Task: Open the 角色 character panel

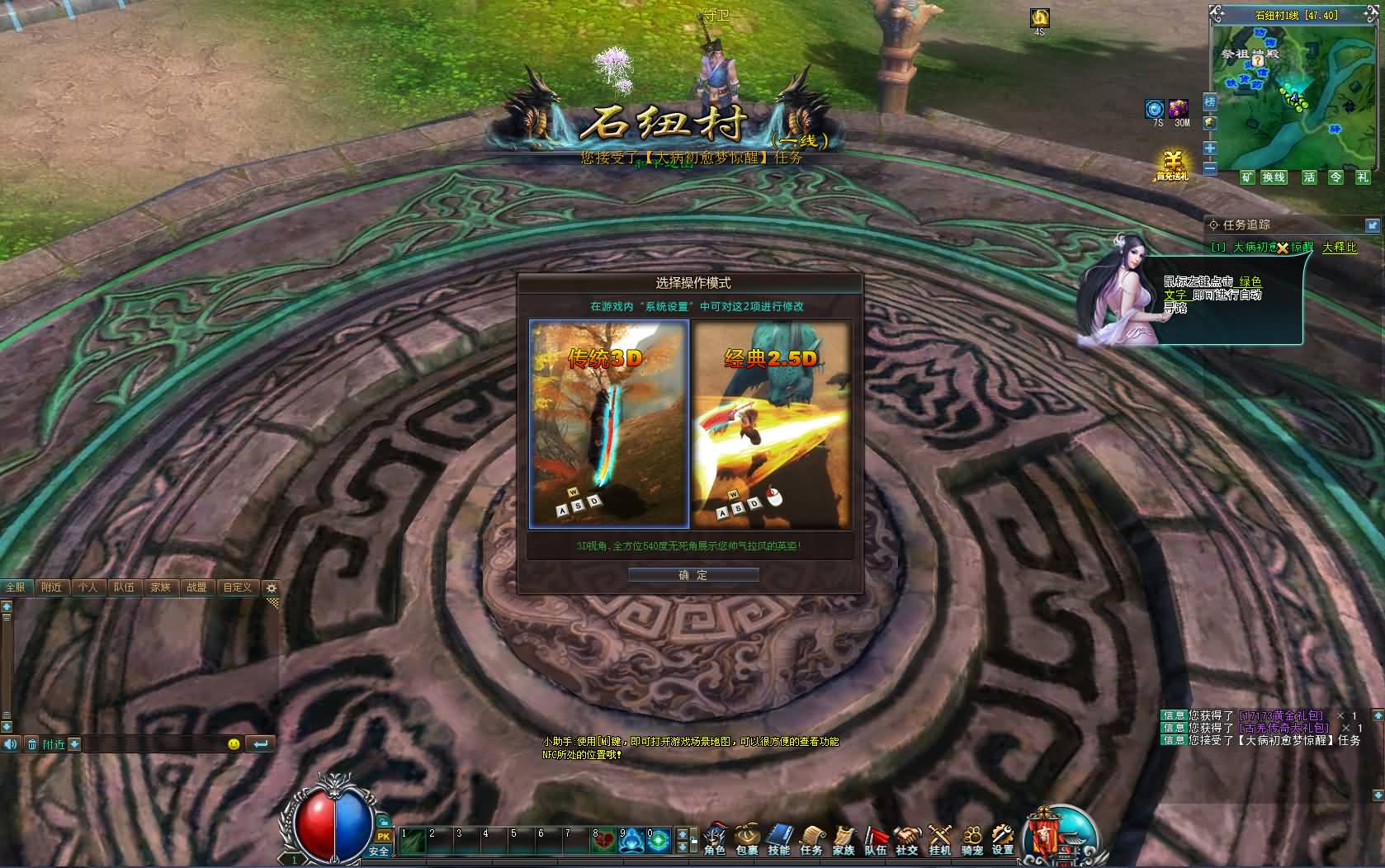Action: click(x=715, y=838)
